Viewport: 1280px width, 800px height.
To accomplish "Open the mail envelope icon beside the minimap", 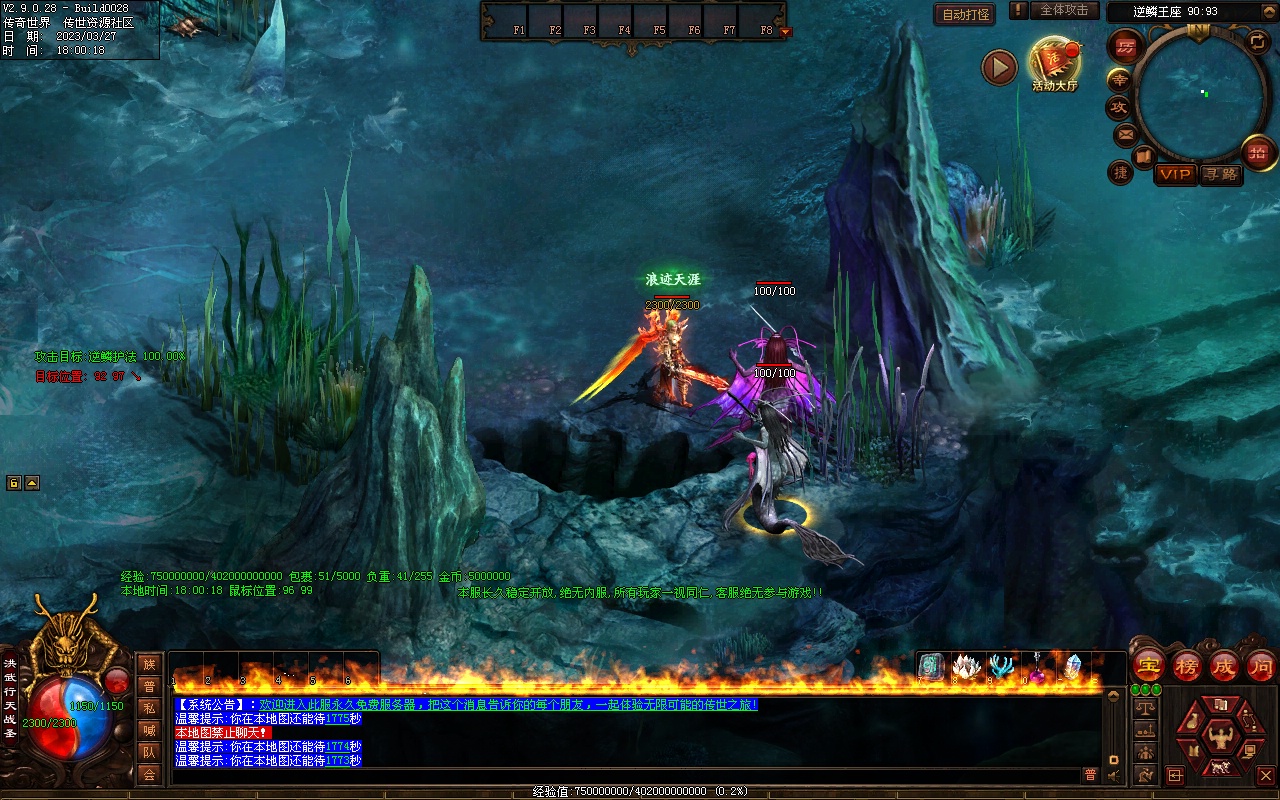I will click(1126, 134).
